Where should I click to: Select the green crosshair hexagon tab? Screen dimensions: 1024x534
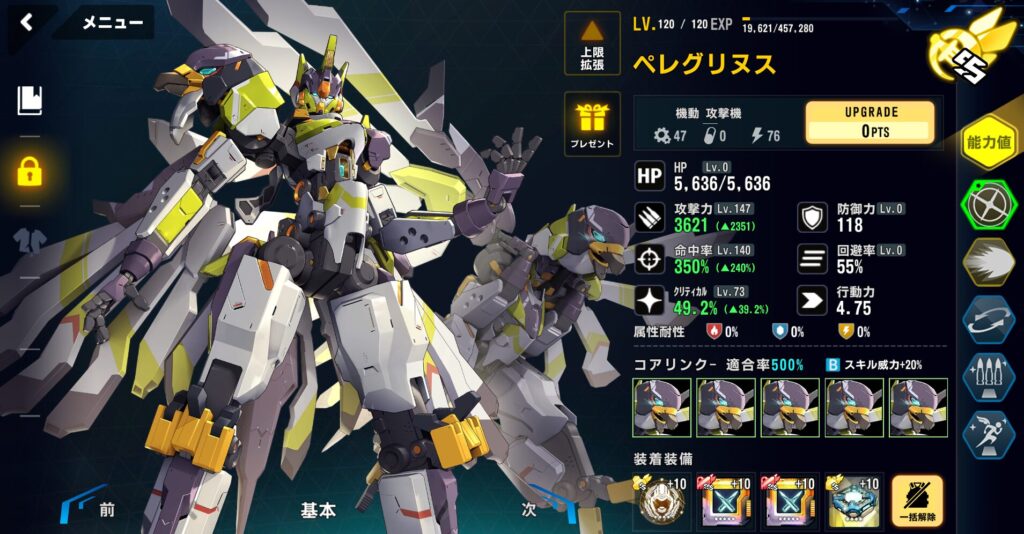click(x=988, y=205)
